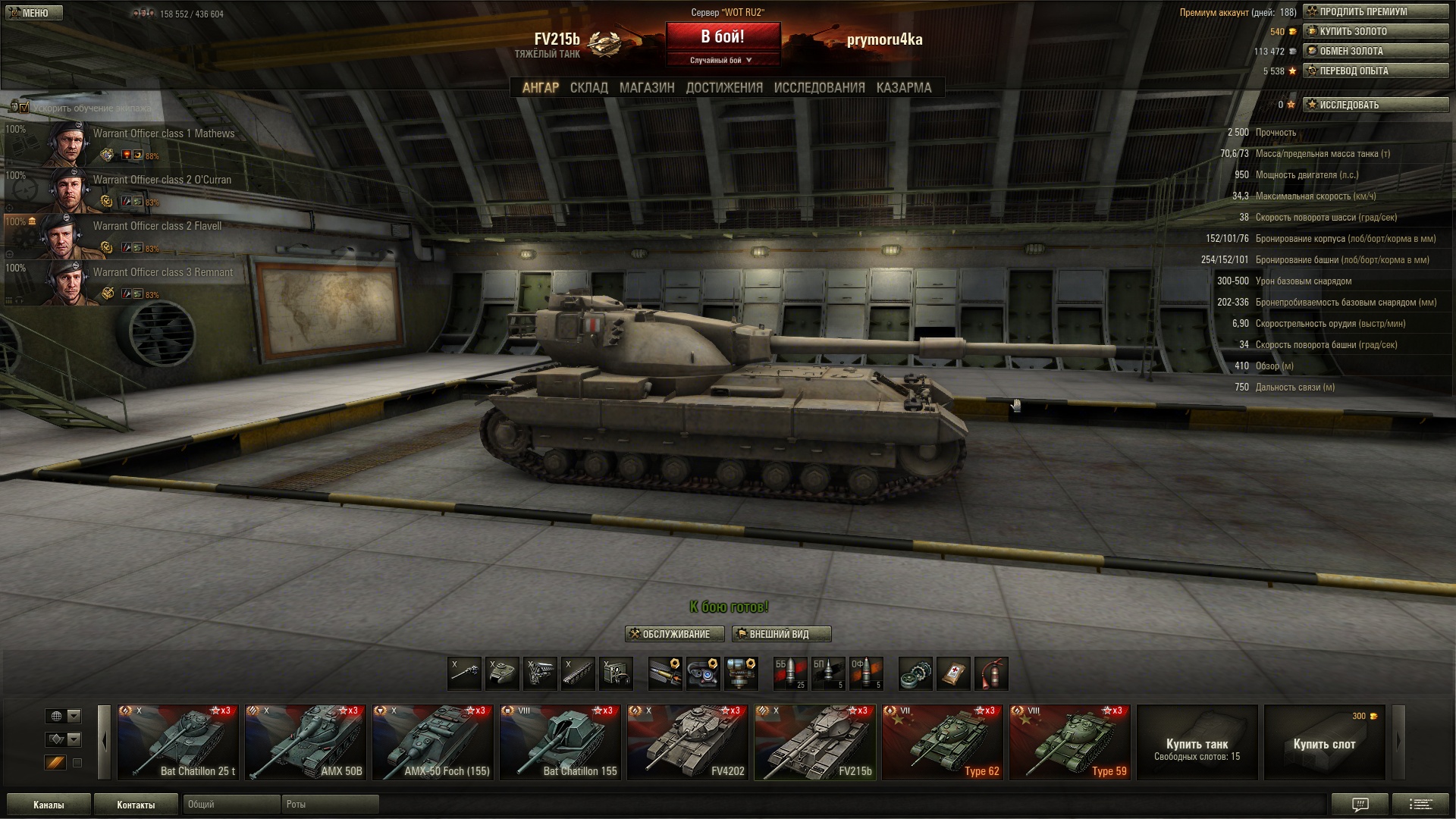Open the Случайный бой battle type dropdown

coord(722,61)
